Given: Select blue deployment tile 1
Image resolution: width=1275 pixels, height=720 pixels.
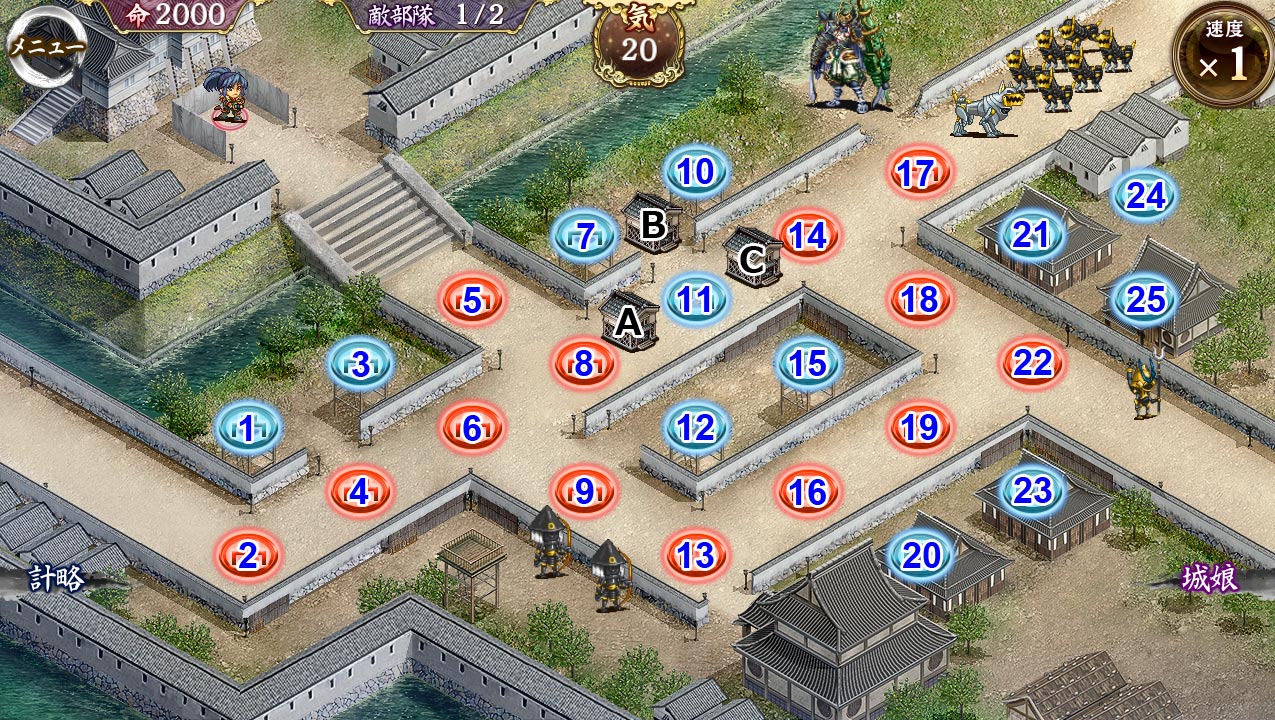Looking at the screenshot, I should [247, 430].
